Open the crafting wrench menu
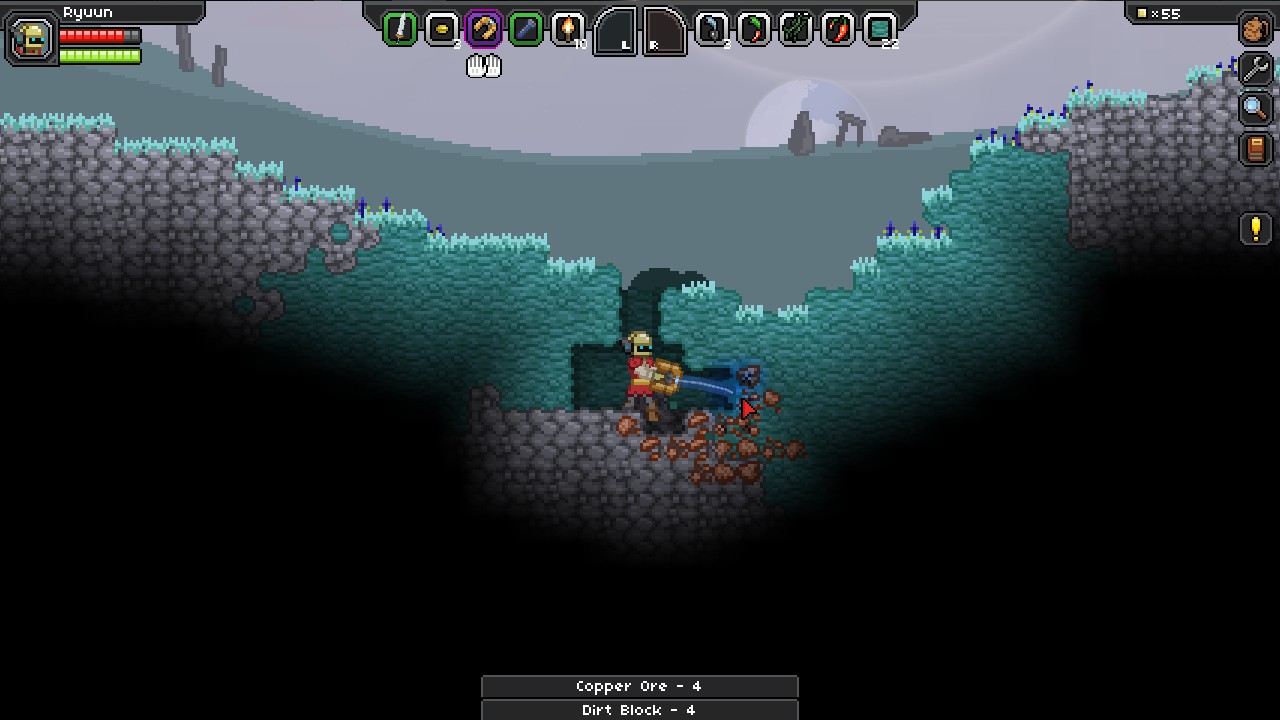 coord(1255,69)
